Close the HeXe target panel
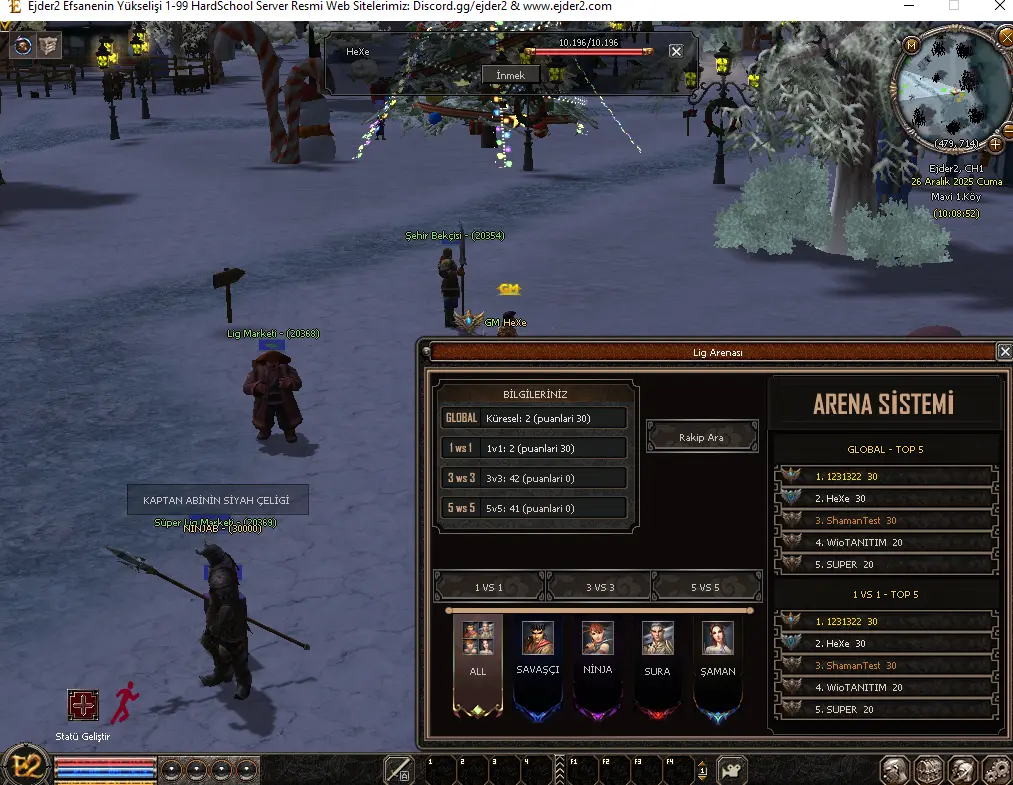1013x785 pixels. (676, 51)
